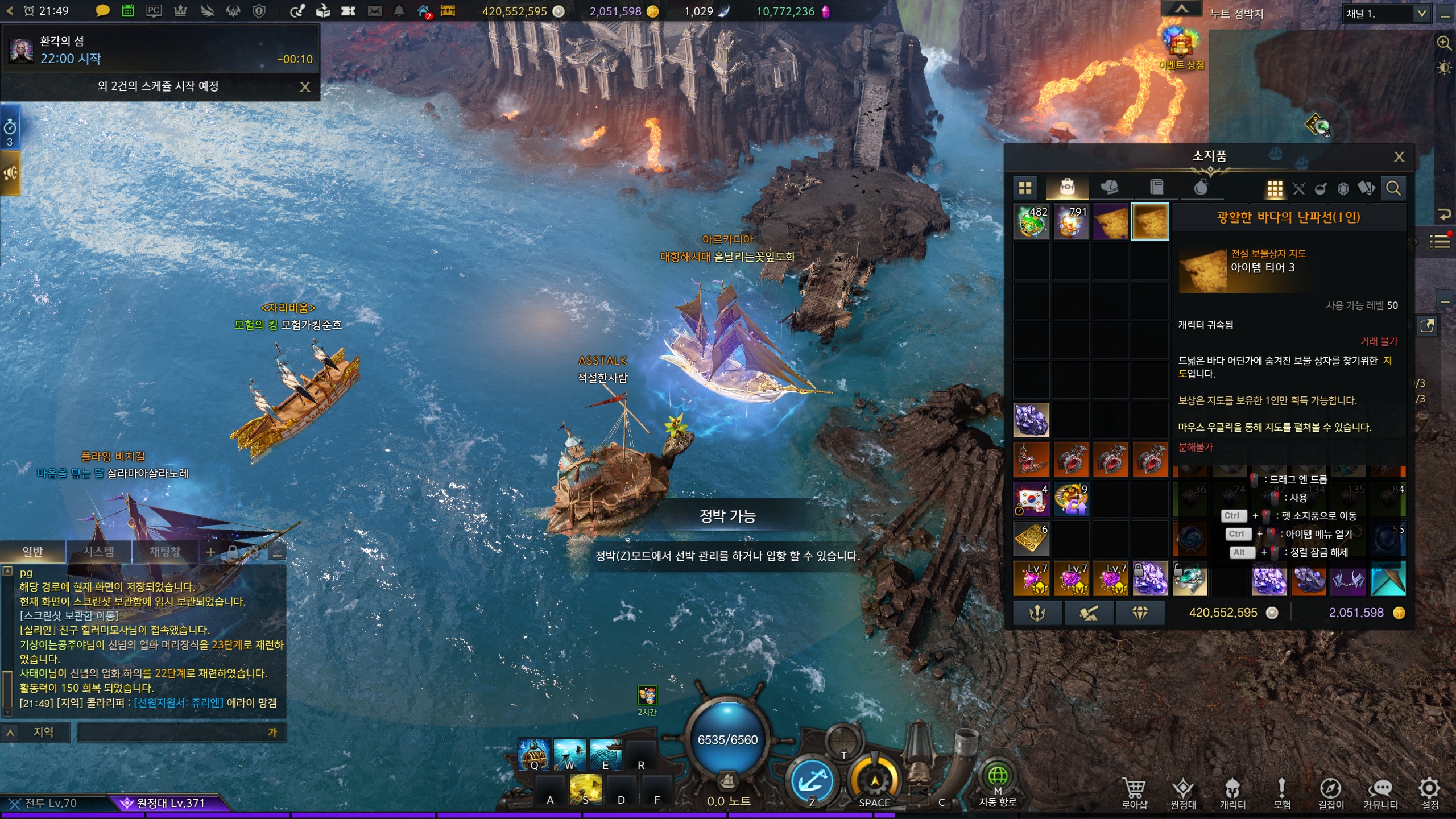The width and height of the screenshot is (1456, 819).
Task: Open the 원정대 roster menu
Action: pos(1183,793)
